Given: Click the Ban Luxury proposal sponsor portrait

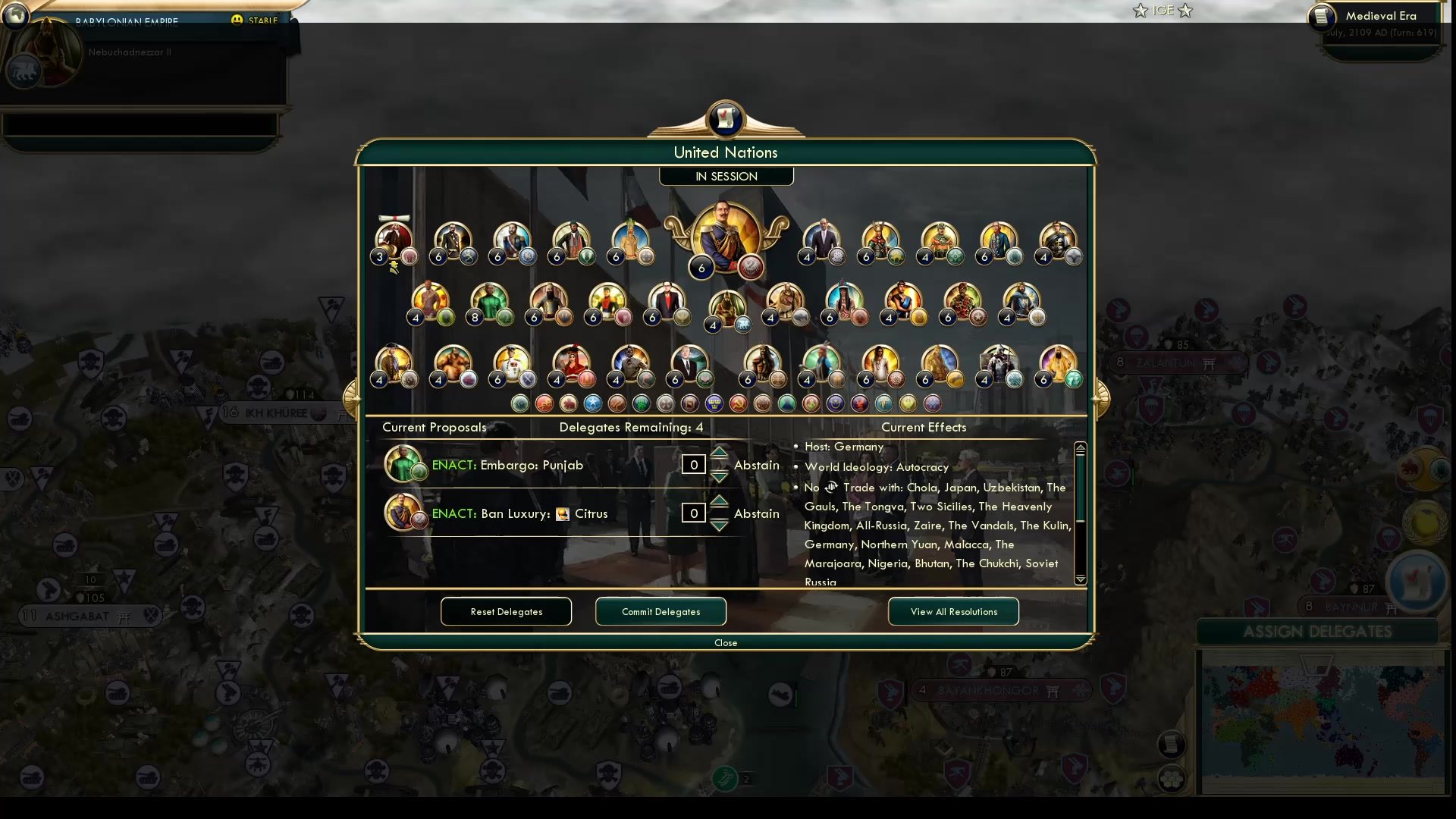Looking at the screenshot, I should (x=403, y=513).
